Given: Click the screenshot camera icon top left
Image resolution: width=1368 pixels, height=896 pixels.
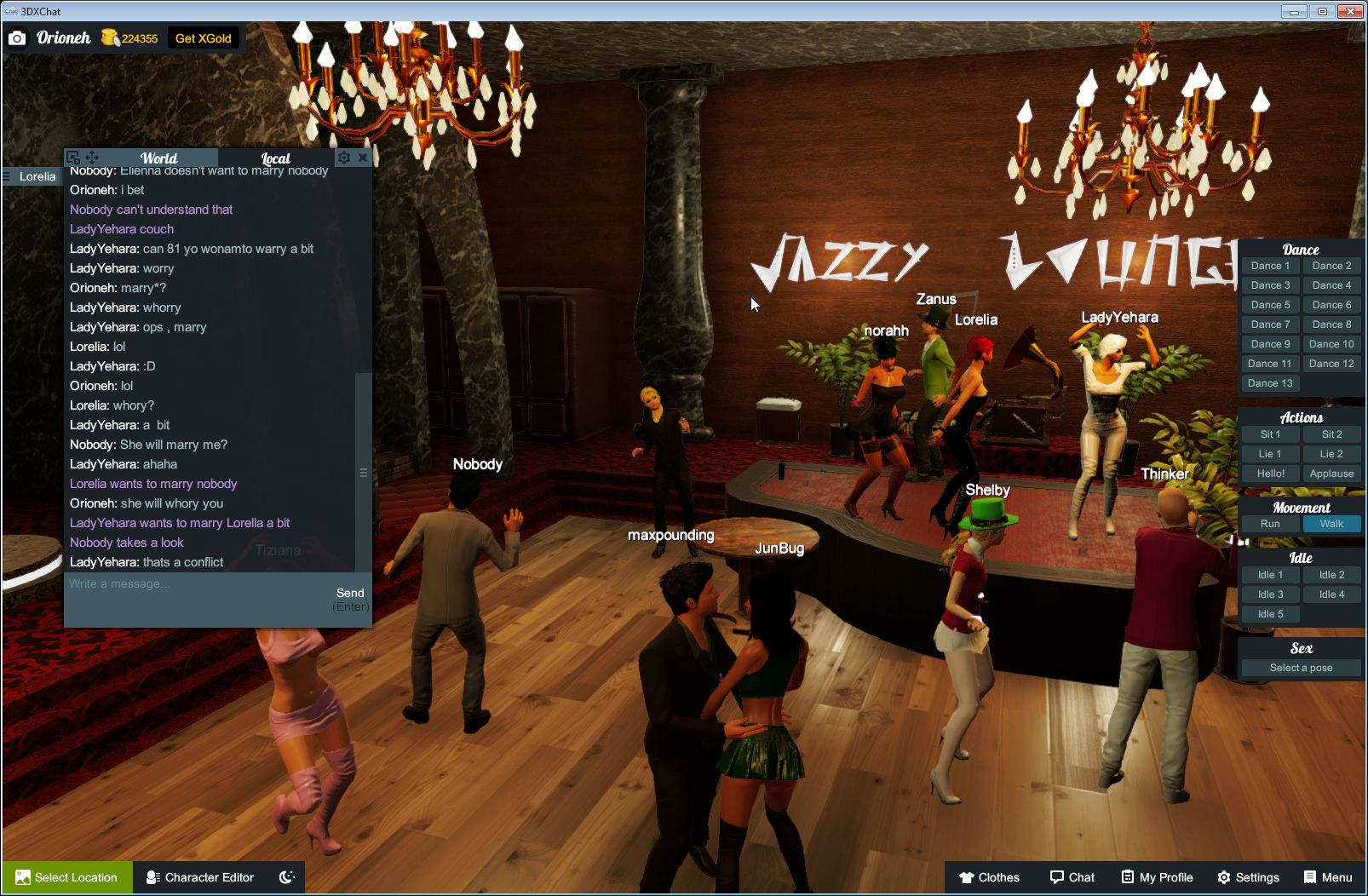Looking at the screenshot, I should (x=18, y=37).
